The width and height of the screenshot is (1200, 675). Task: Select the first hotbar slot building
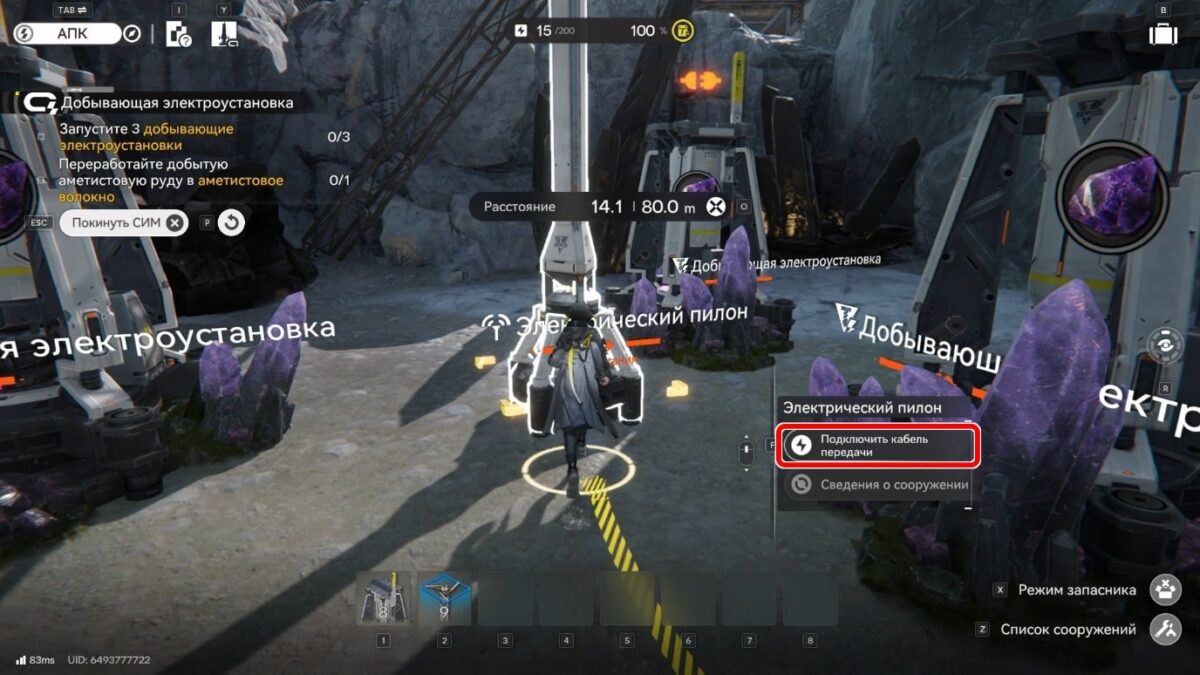tap(384, 599)
